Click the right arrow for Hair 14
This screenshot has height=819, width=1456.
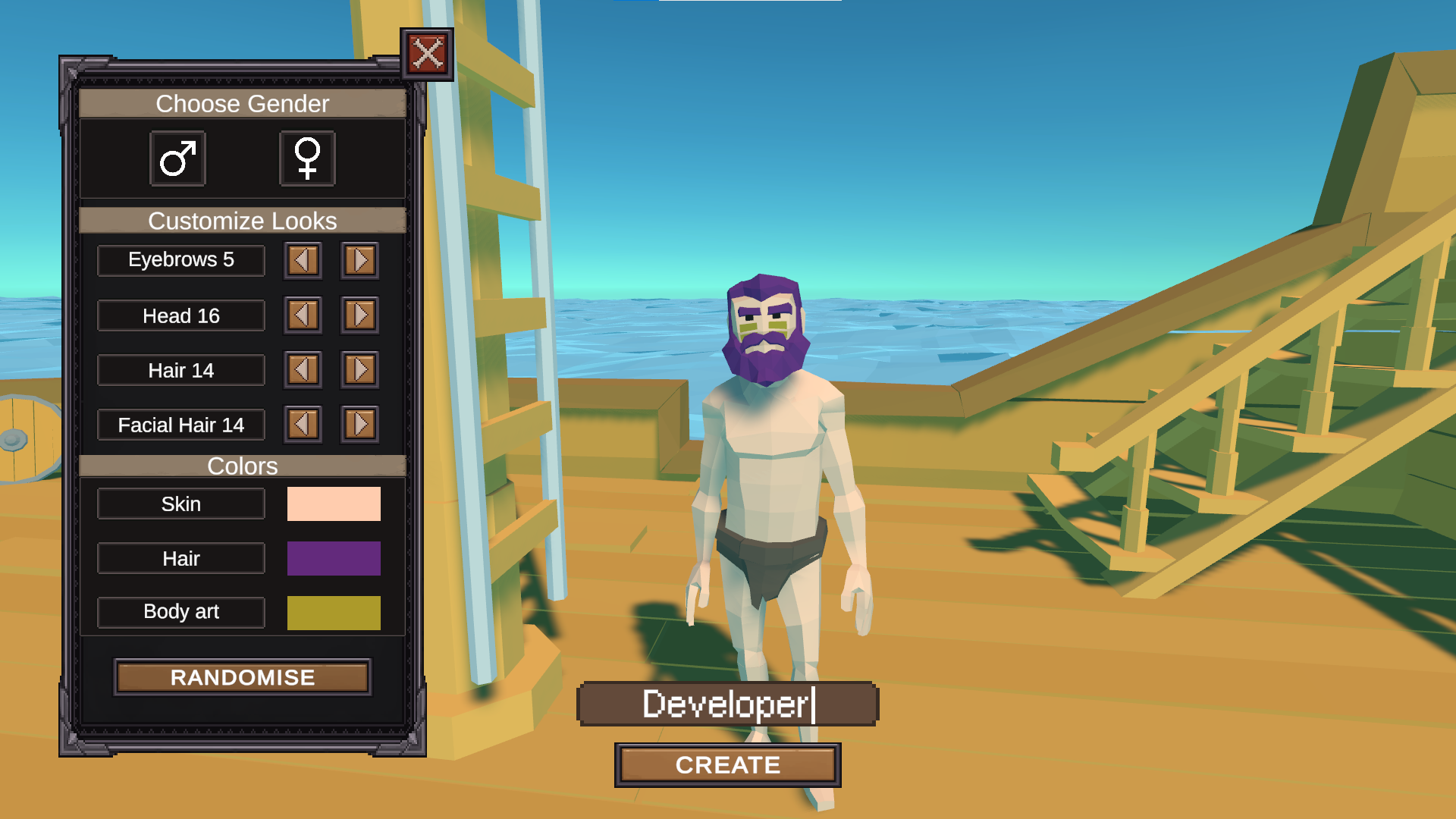(x=359, y=370)
